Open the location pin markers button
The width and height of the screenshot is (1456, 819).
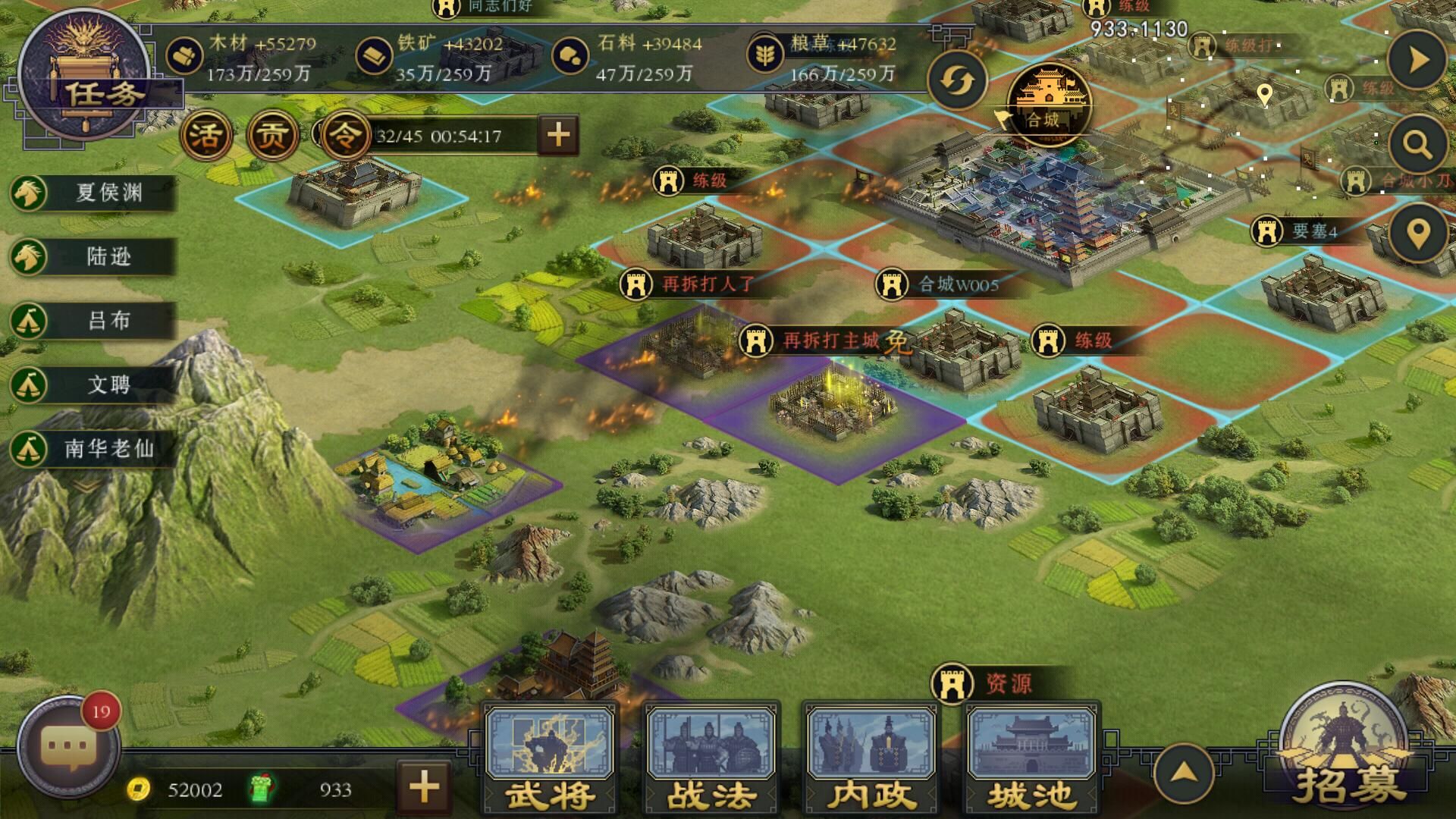1417,234
